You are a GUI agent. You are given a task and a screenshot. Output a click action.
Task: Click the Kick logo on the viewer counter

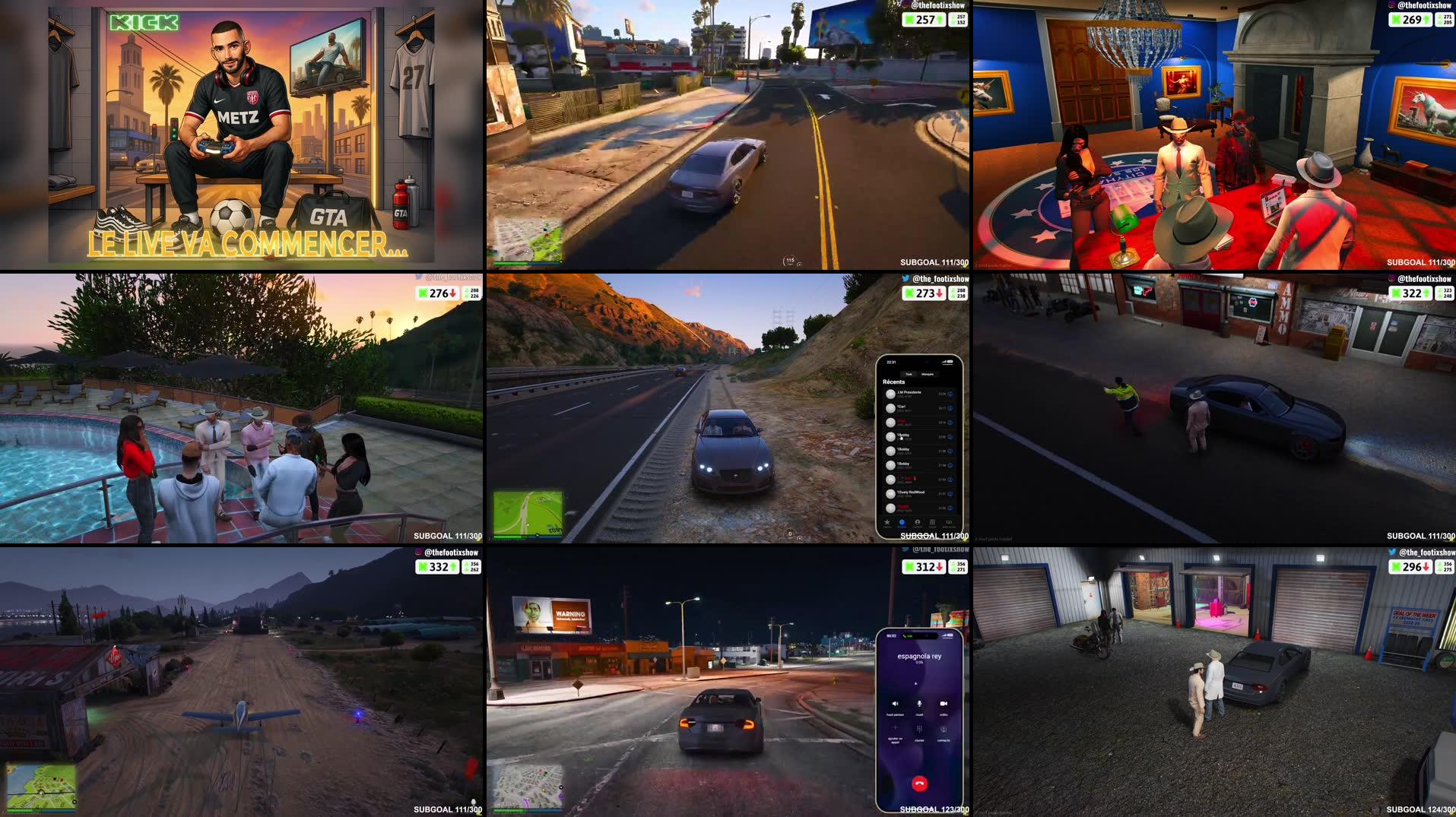click(1397, 21)
